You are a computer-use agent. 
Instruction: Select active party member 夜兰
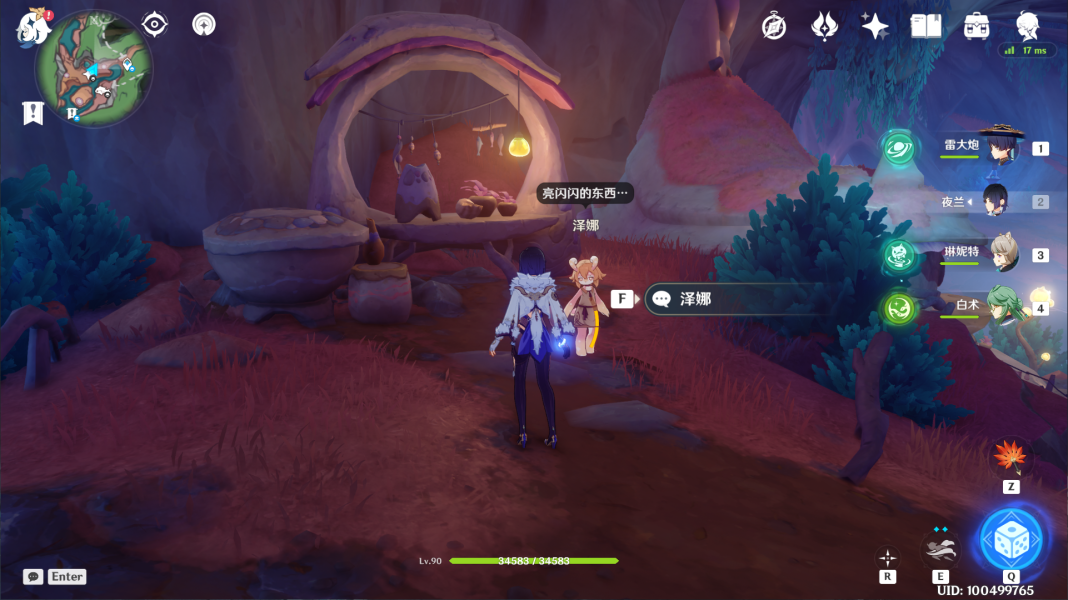(994, 201)
